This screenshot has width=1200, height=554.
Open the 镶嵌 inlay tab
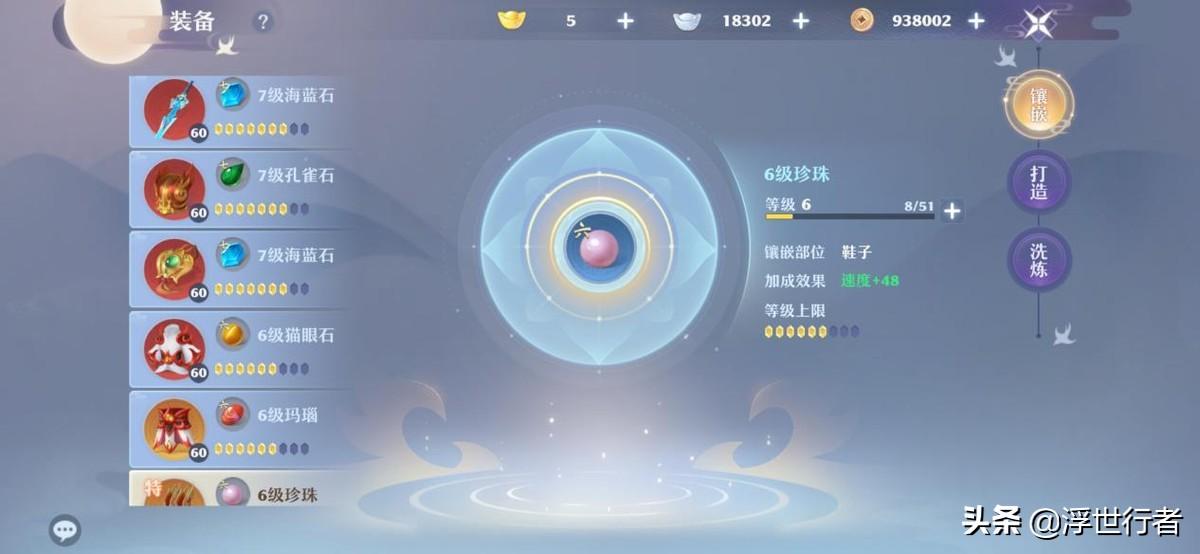pos(1039,105)
